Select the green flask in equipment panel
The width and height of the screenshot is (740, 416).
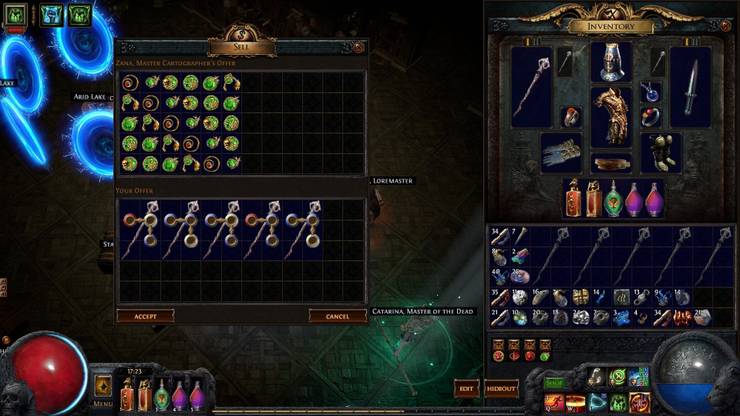[x=612, y=198]
